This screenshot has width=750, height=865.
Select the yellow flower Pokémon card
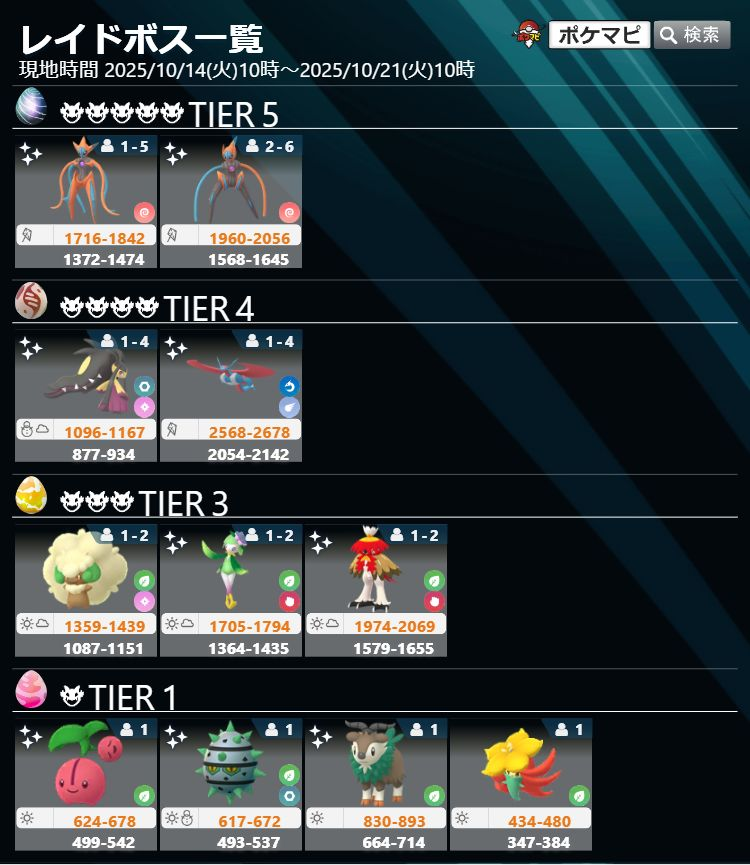click(521, 783)
